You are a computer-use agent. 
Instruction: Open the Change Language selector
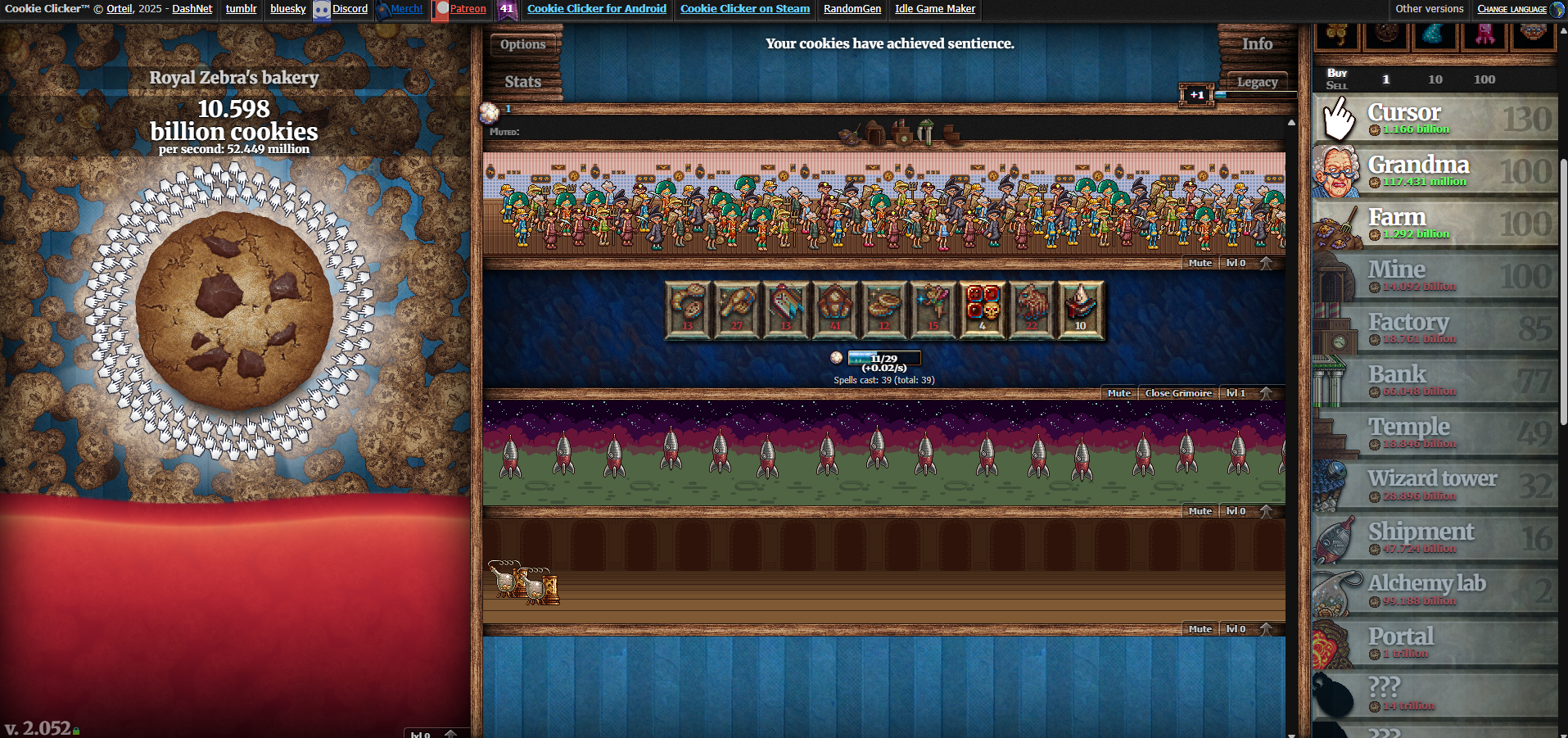pyautogui.click(x=1513, y=8)
